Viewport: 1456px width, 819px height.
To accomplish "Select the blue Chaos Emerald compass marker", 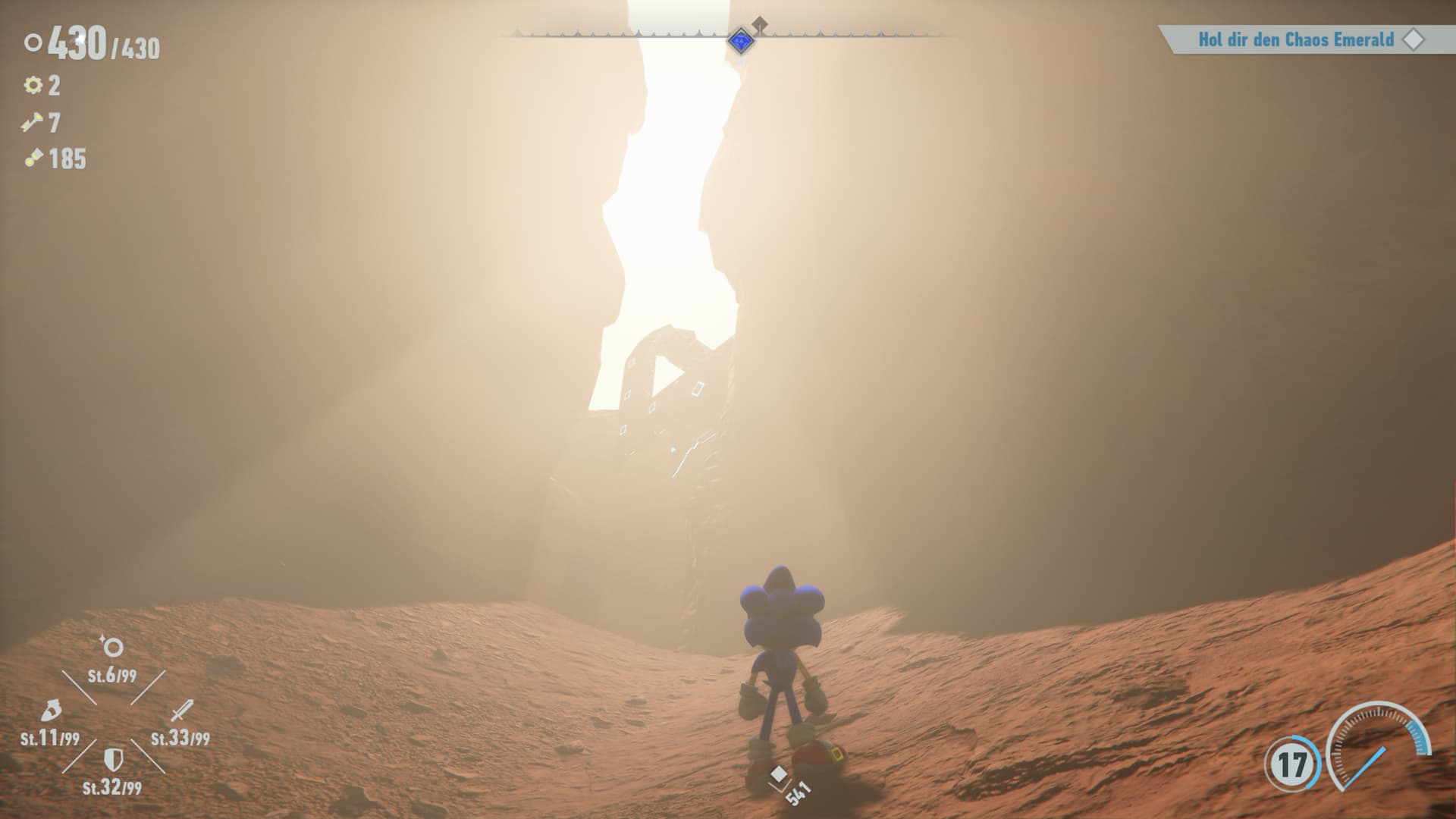I will click(740, 40).
